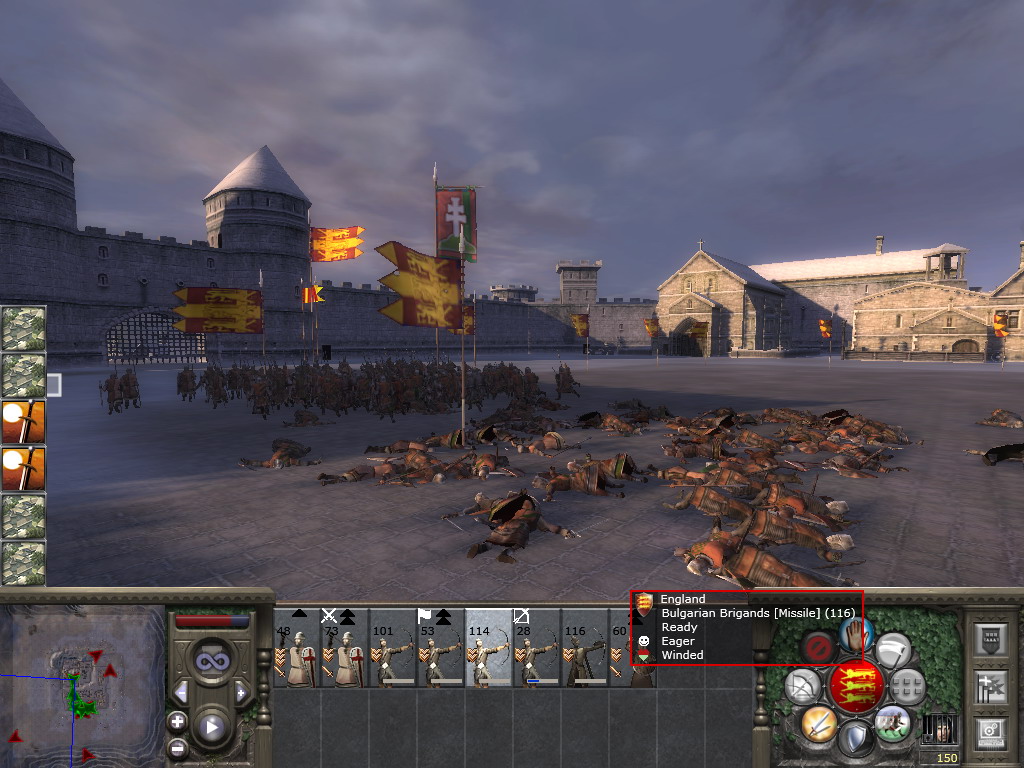Open the grid formations button
Screen dimensions: 1024x768
point(908,686)
